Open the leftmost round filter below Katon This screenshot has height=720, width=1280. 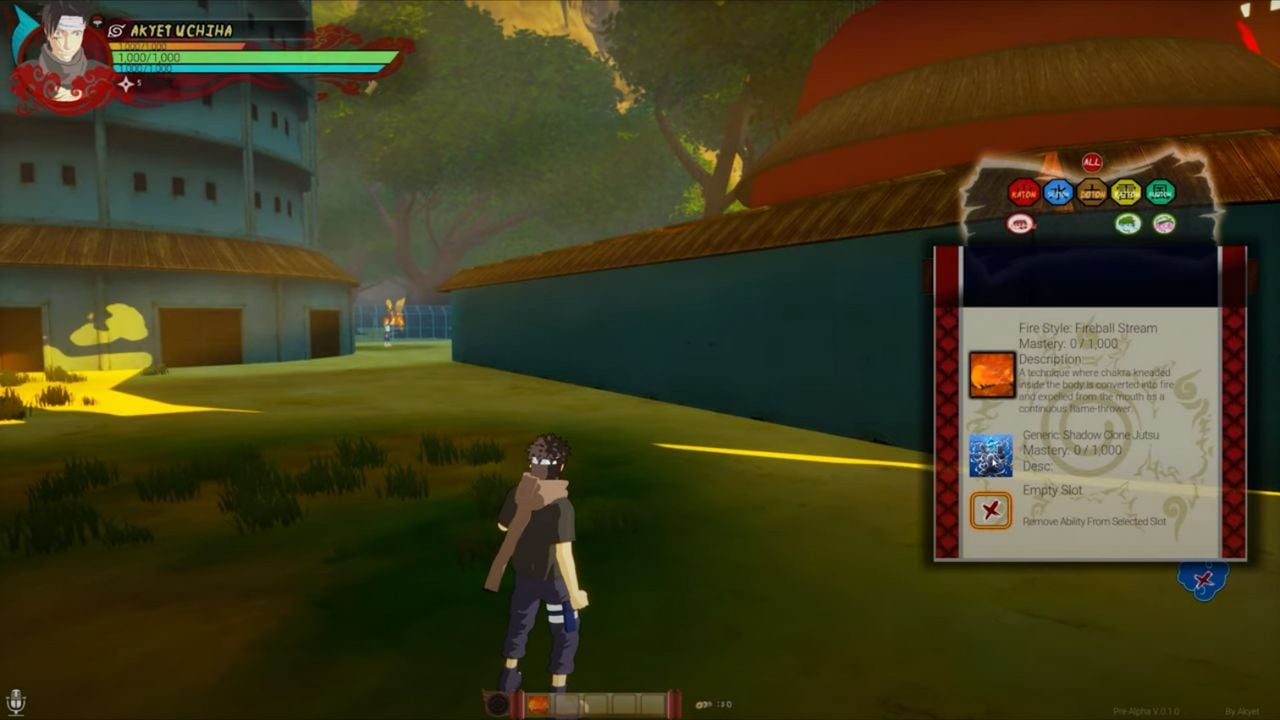pyautogui.click(x=1019, y=223)
